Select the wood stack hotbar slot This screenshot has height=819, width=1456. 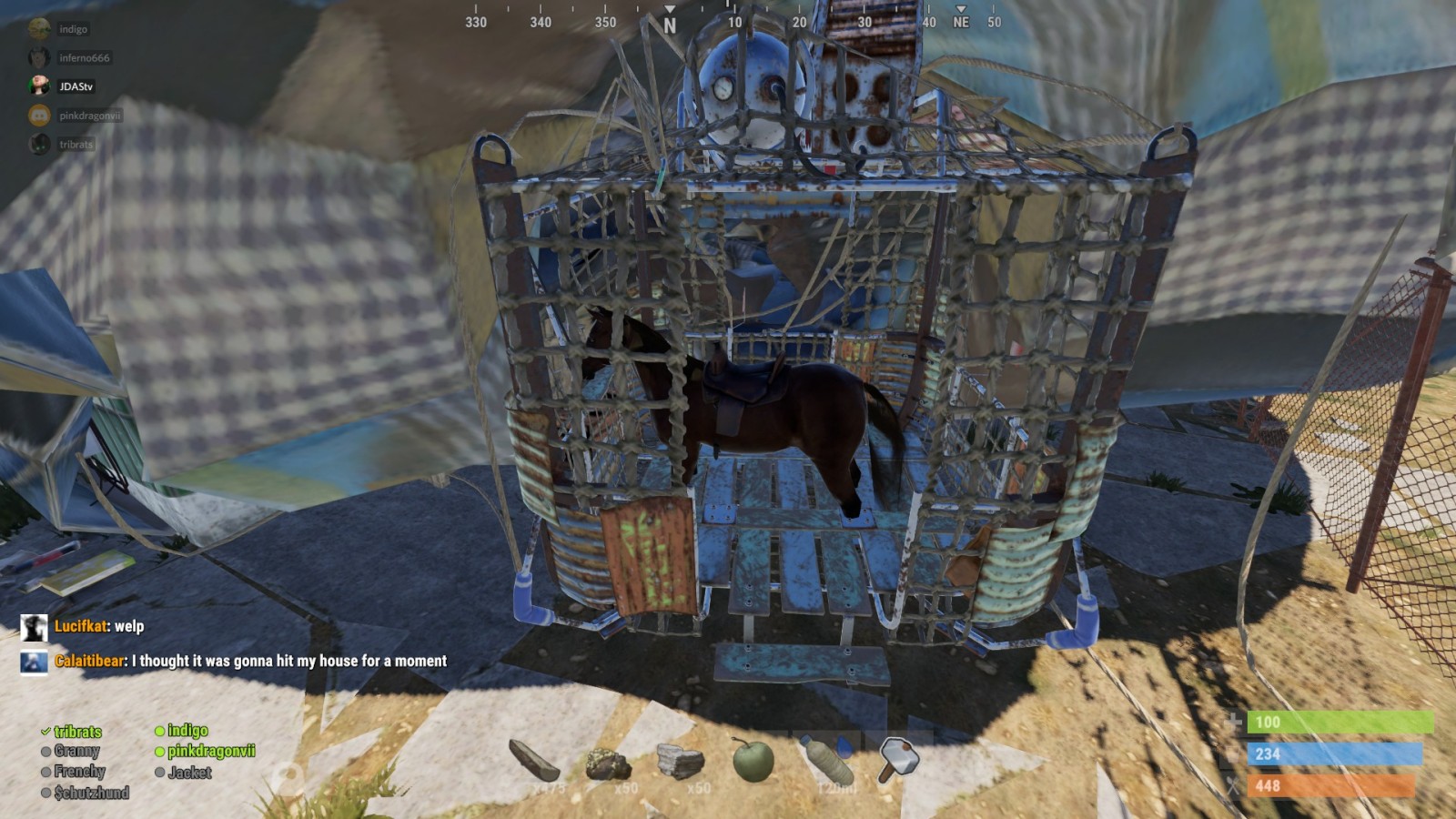(x=534, y=761)
